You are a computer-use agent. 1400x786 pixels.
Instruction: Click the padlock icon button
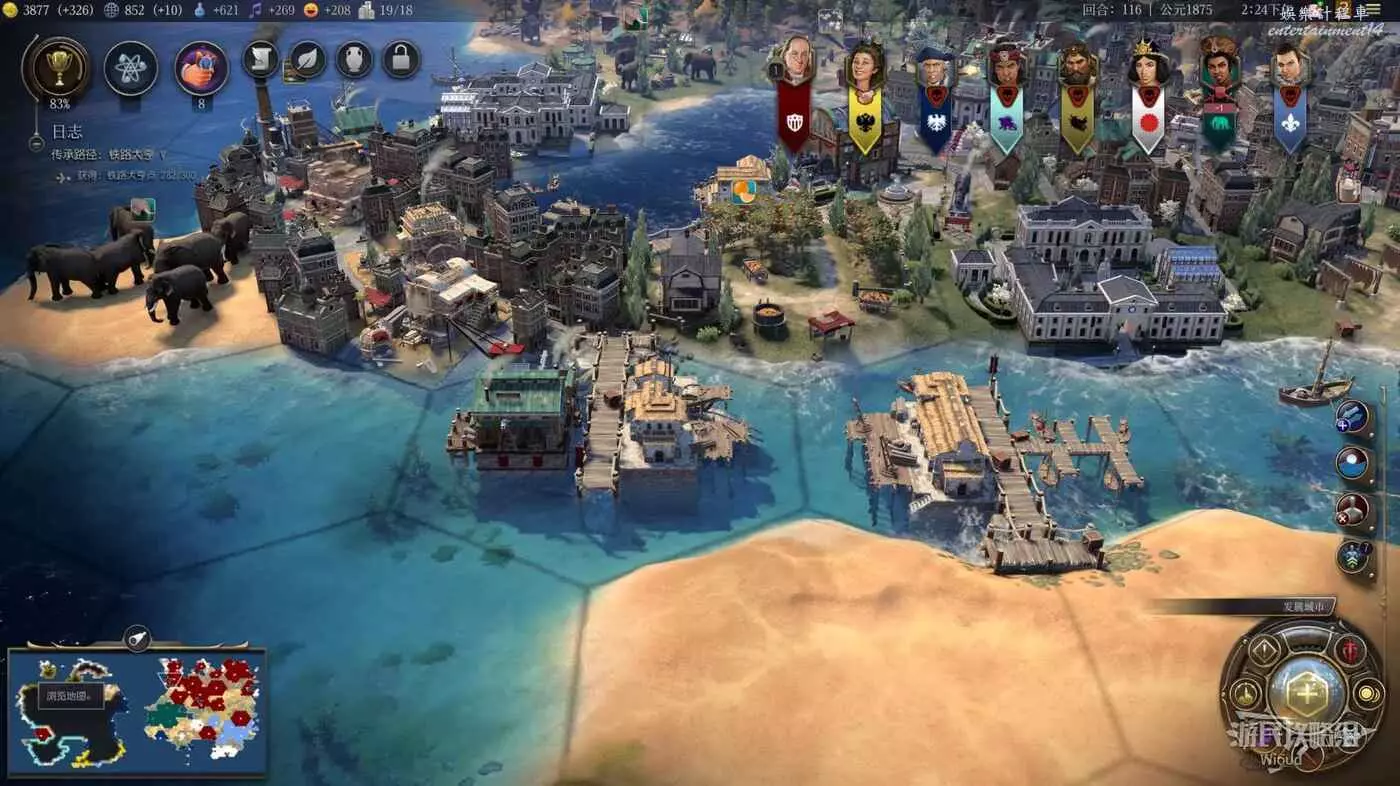401,60
